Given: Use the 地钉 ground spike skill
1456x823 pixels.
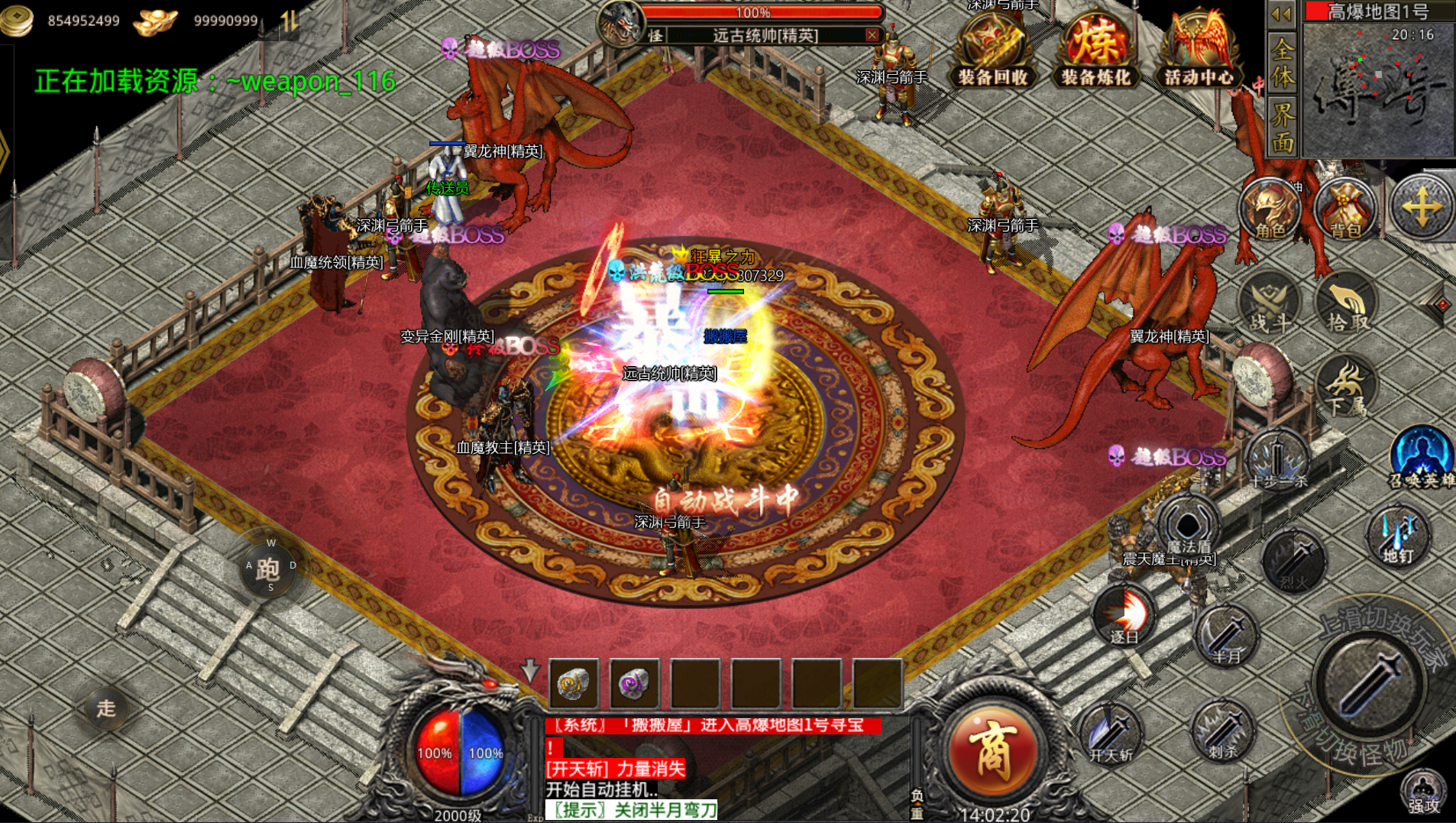Looking at the screenshot, I should coord(1398,537).
